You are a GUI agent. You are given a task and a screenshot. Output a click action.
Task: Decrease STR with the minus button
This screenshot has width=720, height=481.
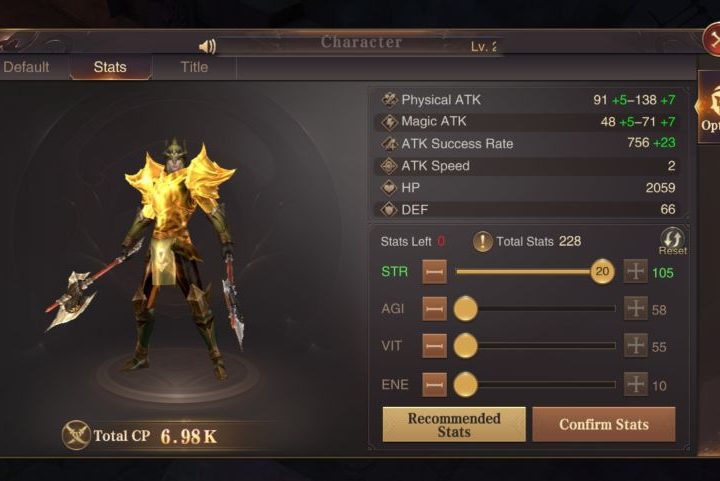[434, 271]
